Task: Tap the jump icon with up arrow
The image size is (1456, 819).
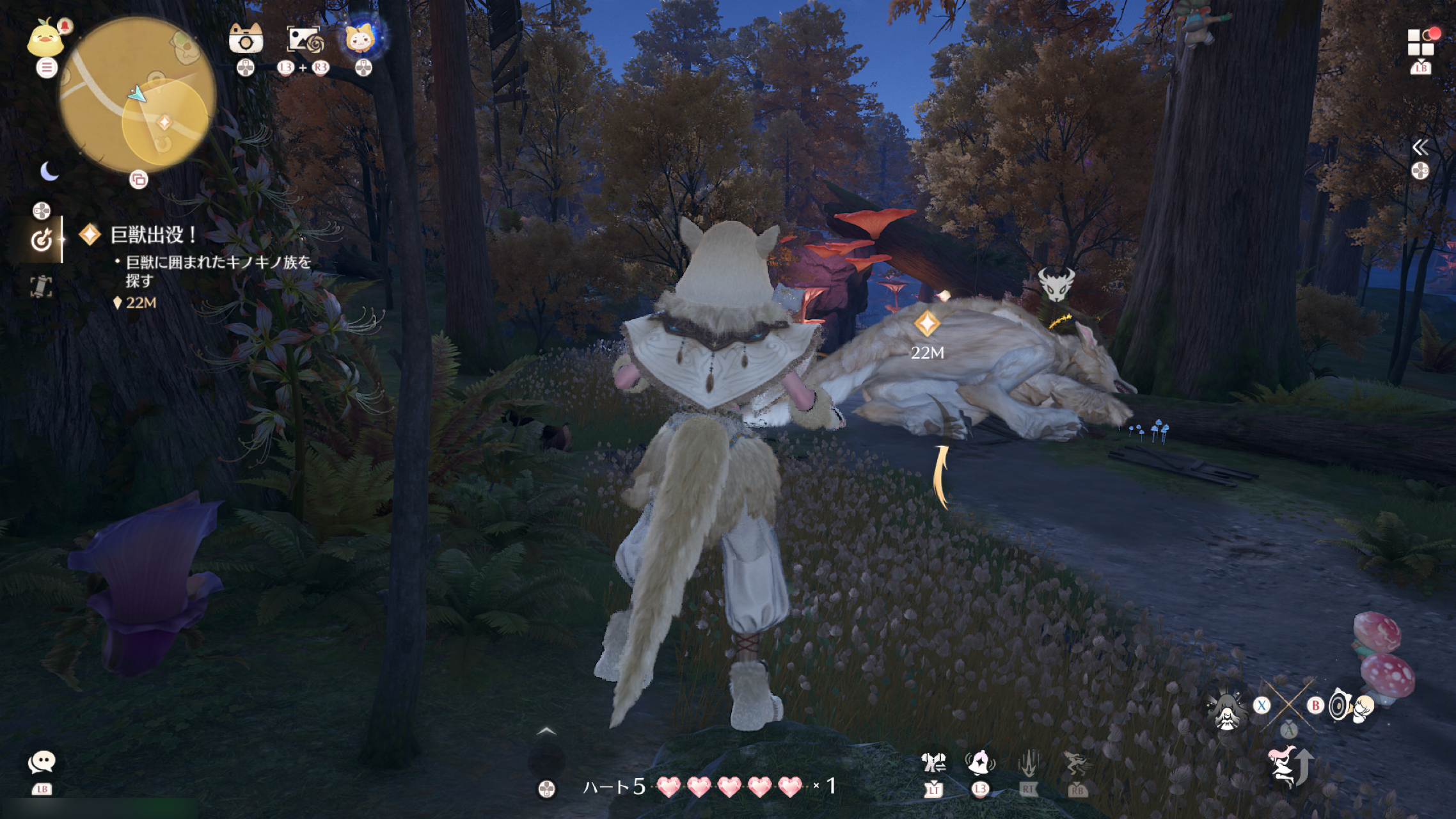Action: (x=1288, y=765)
